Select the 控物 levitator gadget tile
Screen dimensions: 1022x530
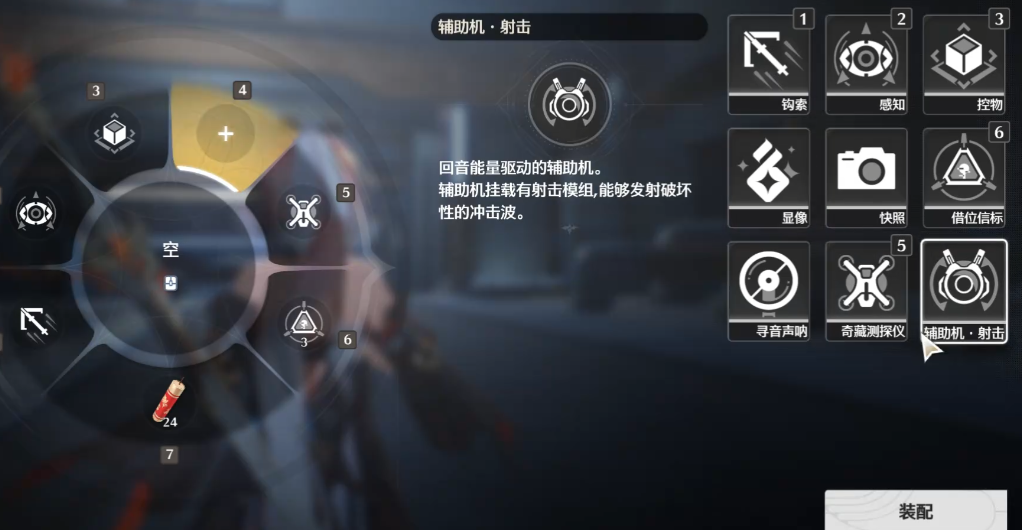pos(964,63)
